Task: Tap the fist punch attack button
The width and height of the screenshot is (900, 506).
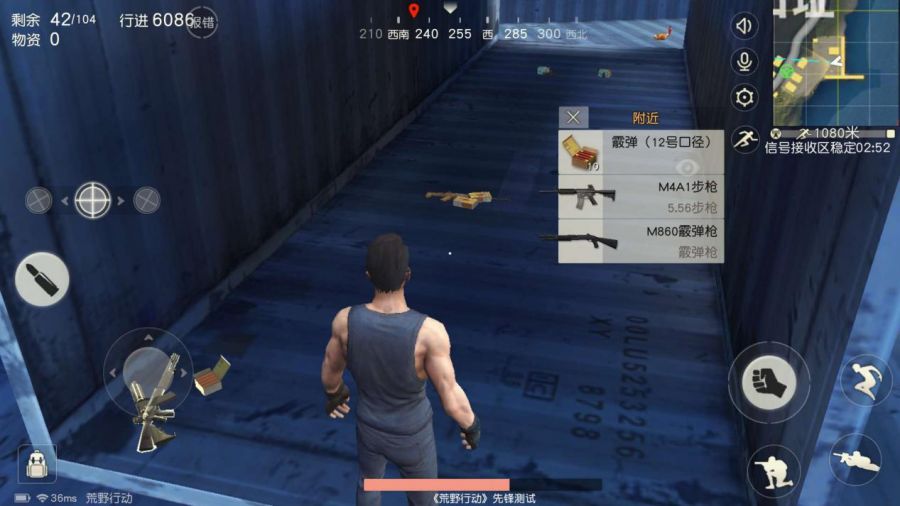Action: 768,382
